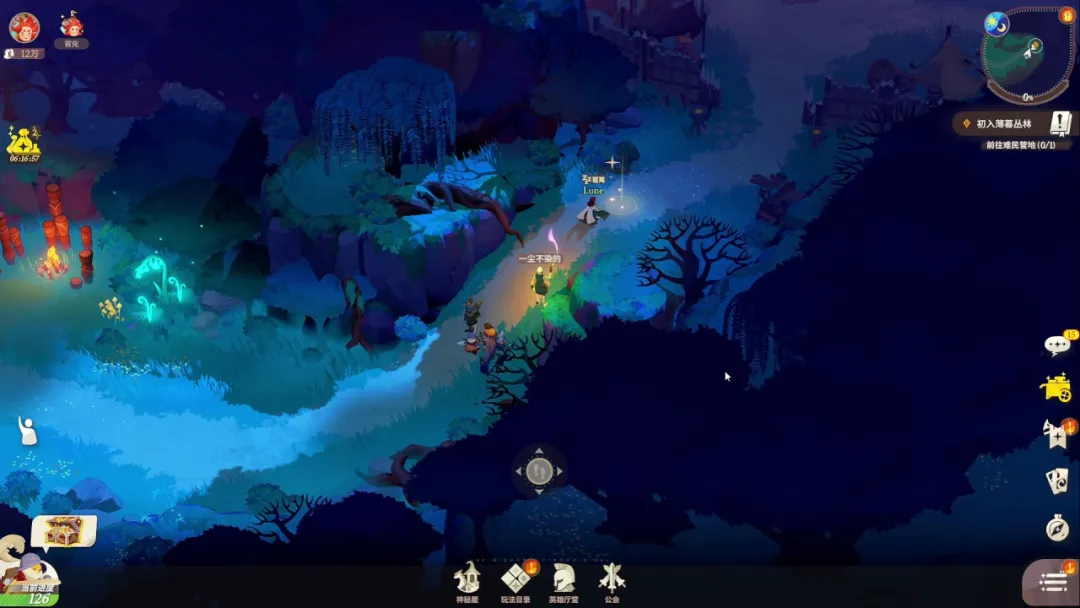Open the 首充 first-recharge offer
The image size is (1080, 608).
pyautogui.click(x=71, y=27)
